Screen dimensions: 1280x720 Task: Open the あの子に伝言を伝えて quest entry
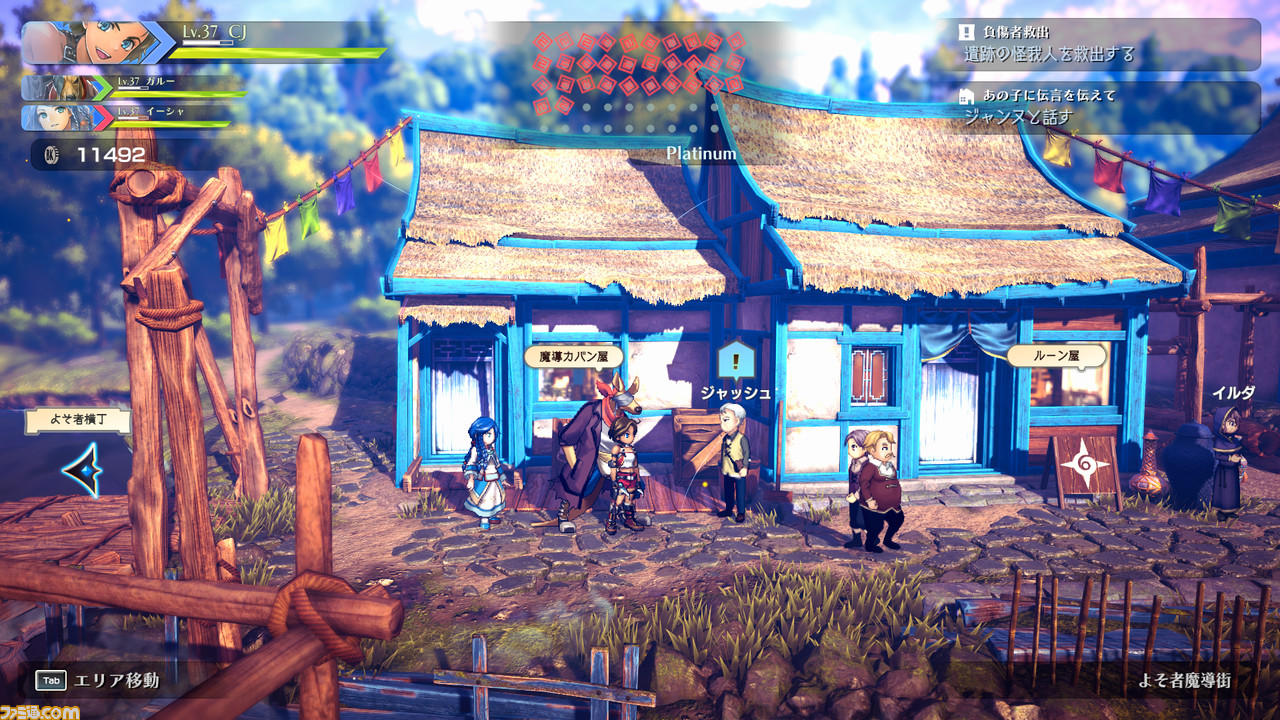pyautogui.click(x=1105, y=107)
